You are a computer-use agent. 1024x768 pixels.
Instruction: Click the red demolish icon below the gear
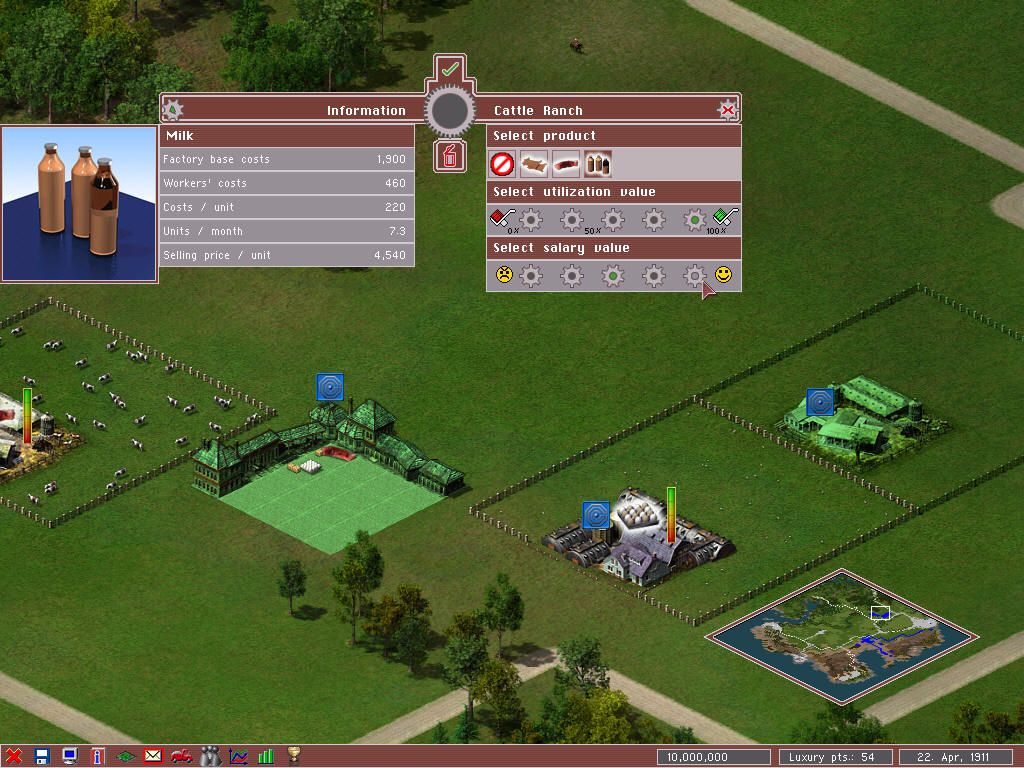(x=450, y=156)
